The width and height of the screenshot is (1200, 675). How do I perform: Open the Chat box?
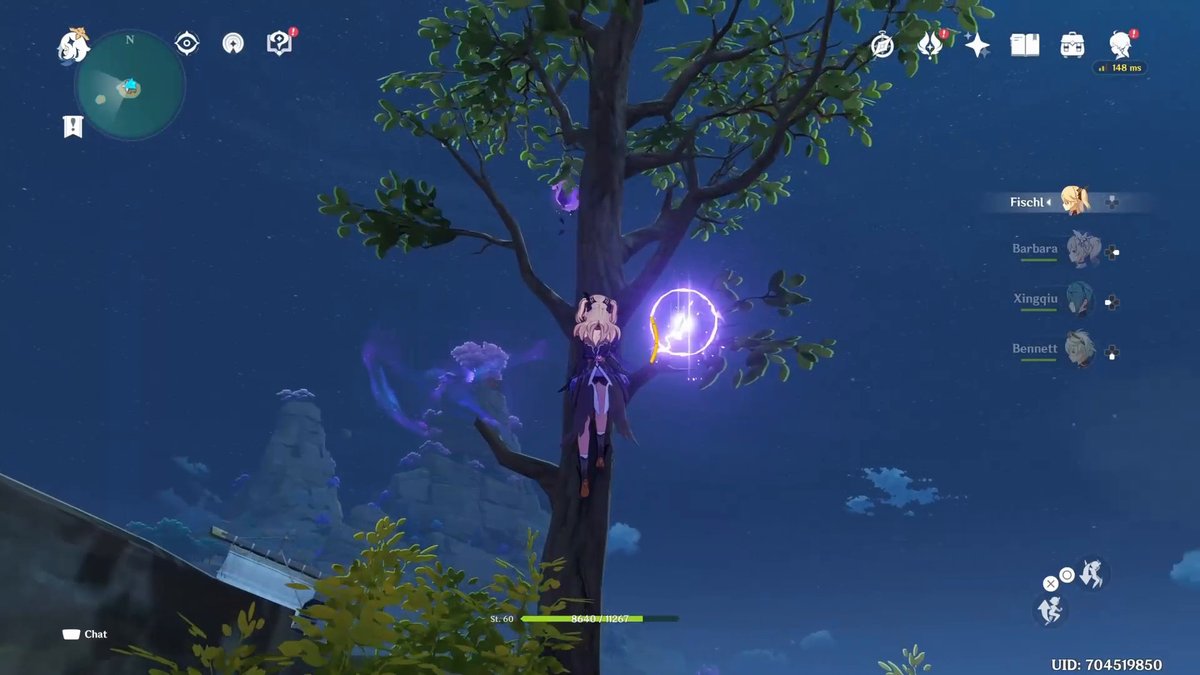pyautogui.click(x=86, y=634)
